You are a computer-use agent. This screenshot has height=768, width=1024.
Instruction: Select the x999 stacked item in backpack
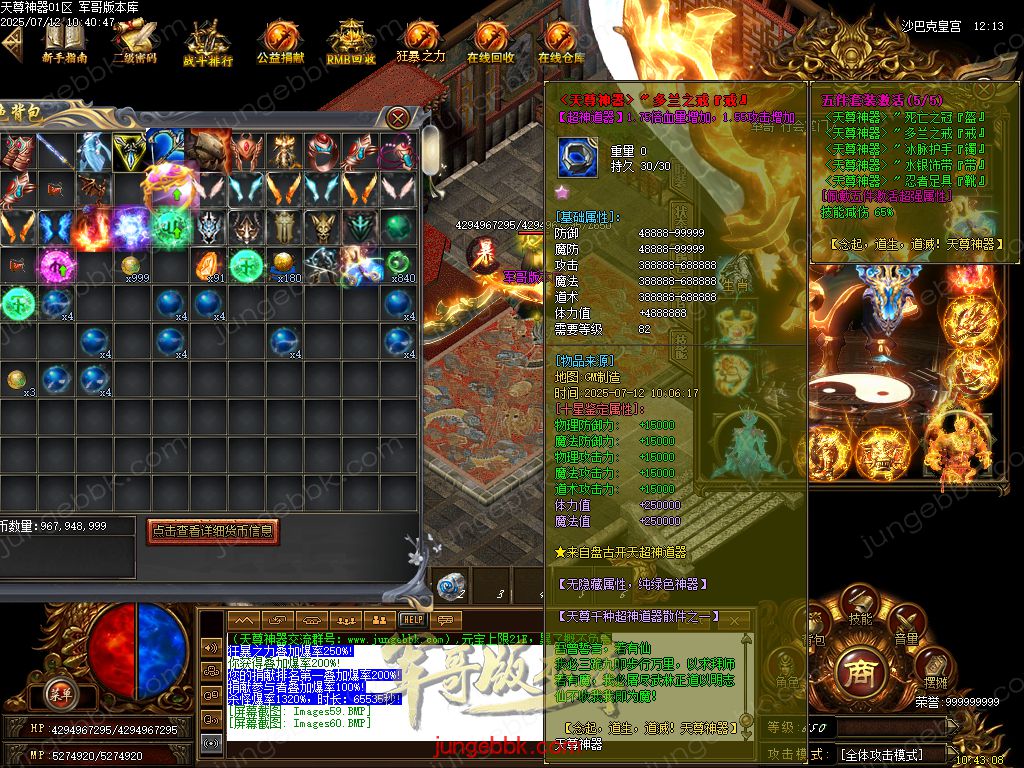point(132,266)
